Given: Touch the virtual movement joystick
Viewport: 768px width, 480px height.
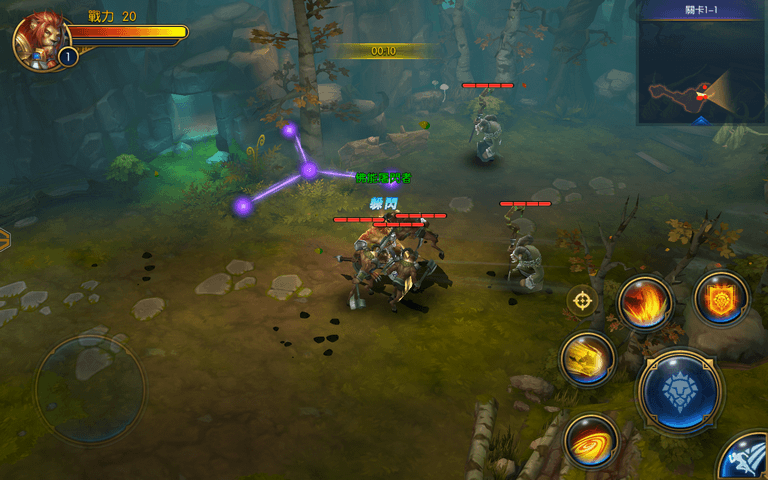Looking at the screenshot, I should (x=90, y=388).
